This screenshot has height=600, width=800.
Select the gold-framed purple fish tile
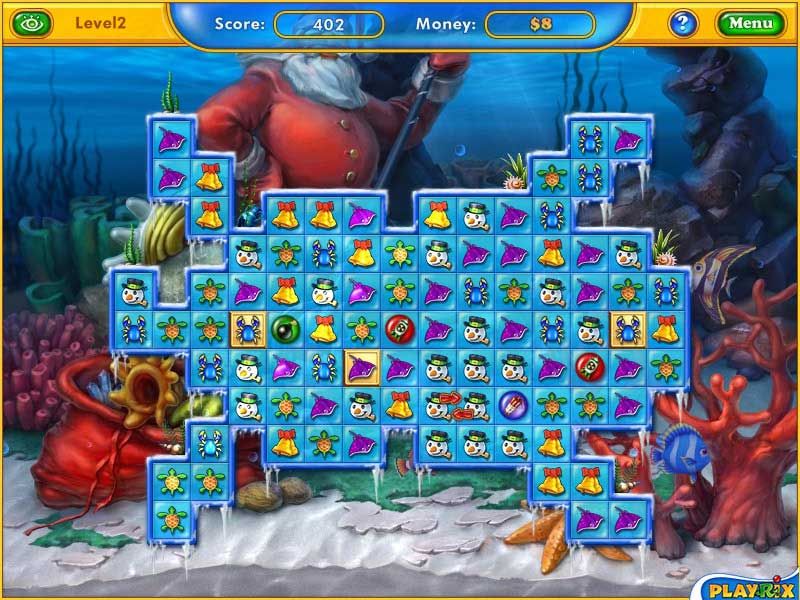click(x=360, y=367)
